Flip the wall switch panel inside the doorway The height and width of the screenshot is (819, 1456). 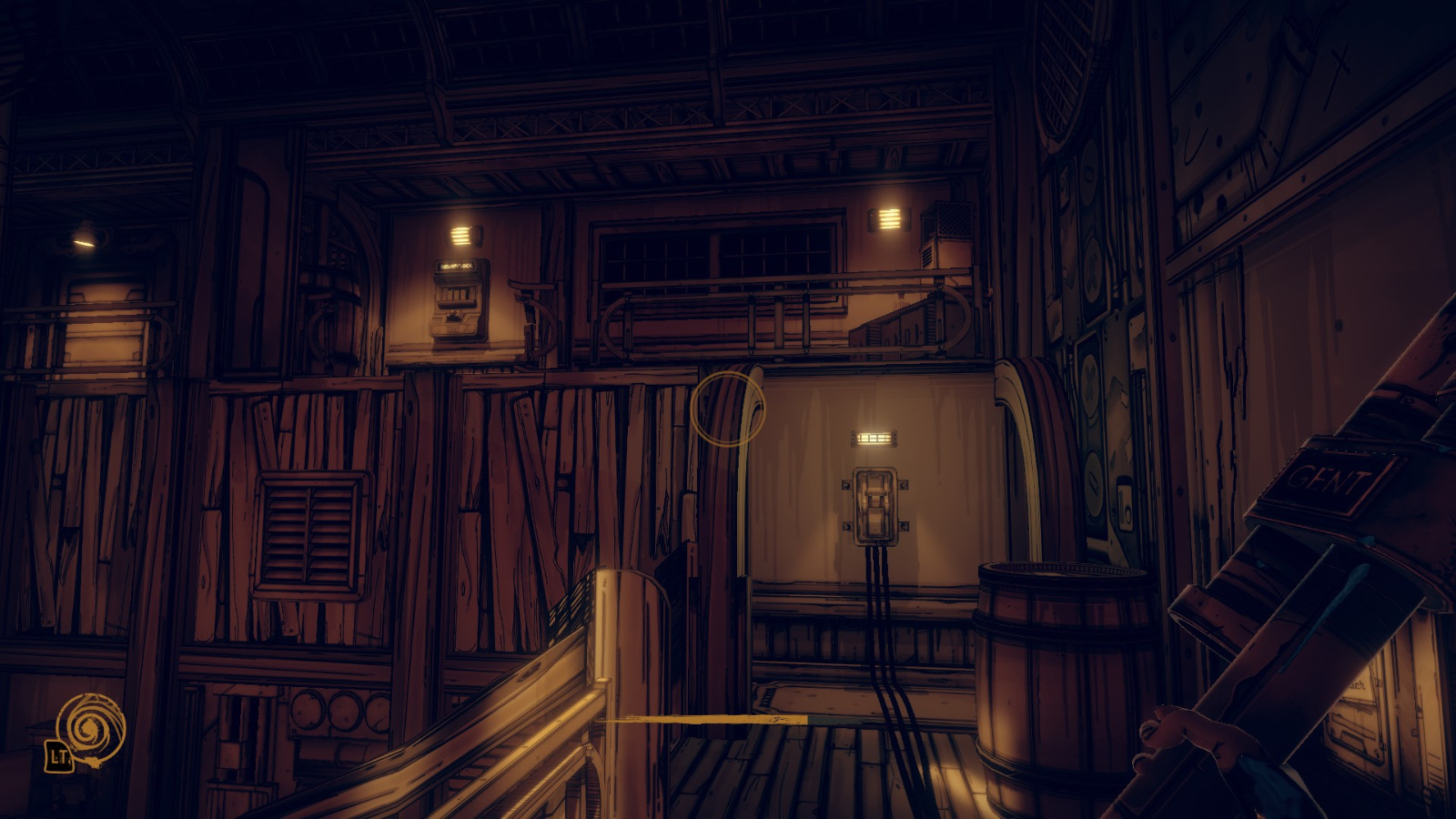click(x=875, y=505)
